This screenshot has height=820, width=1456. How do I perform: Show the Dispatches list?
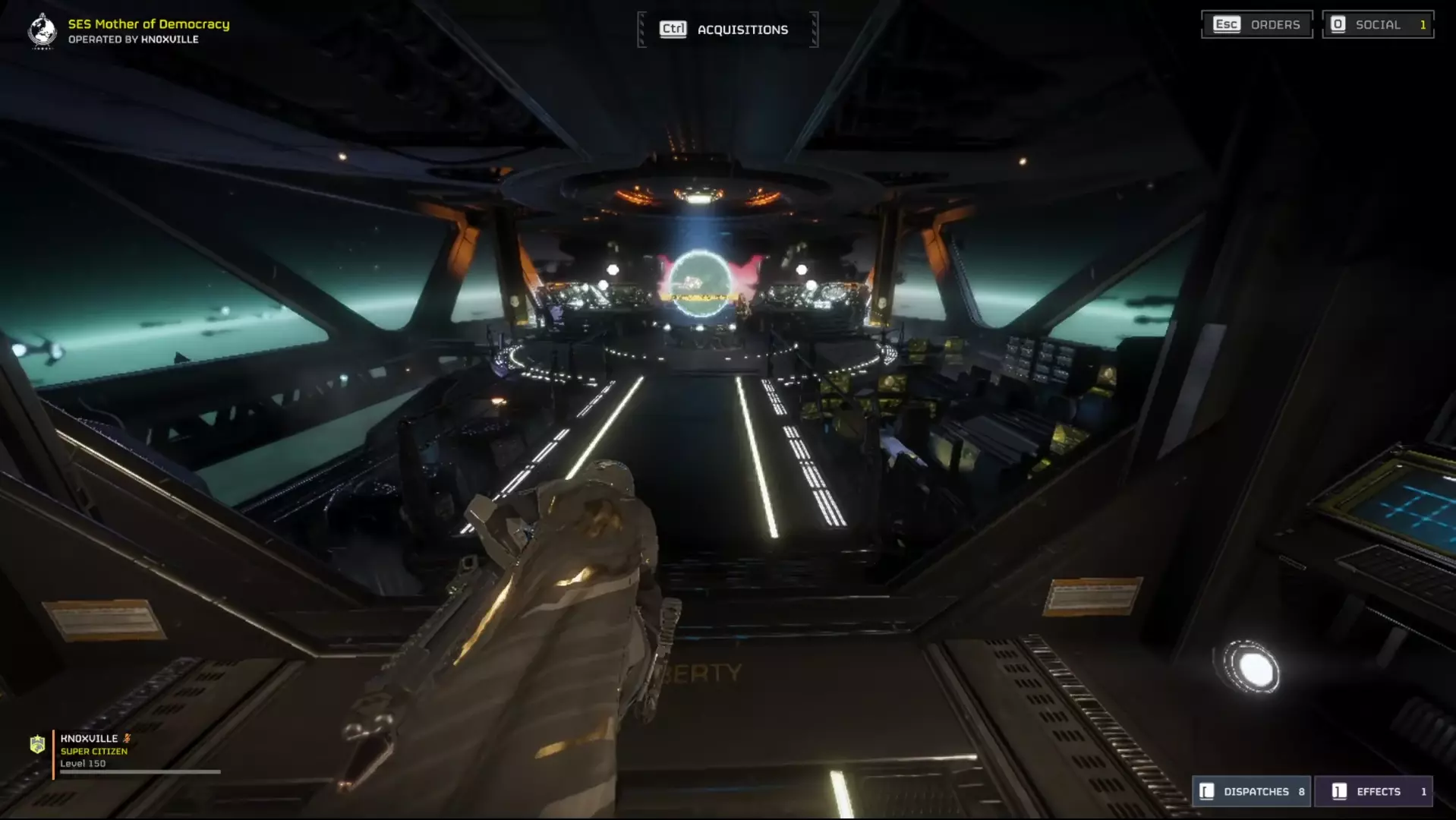(x=1253, y=791)
